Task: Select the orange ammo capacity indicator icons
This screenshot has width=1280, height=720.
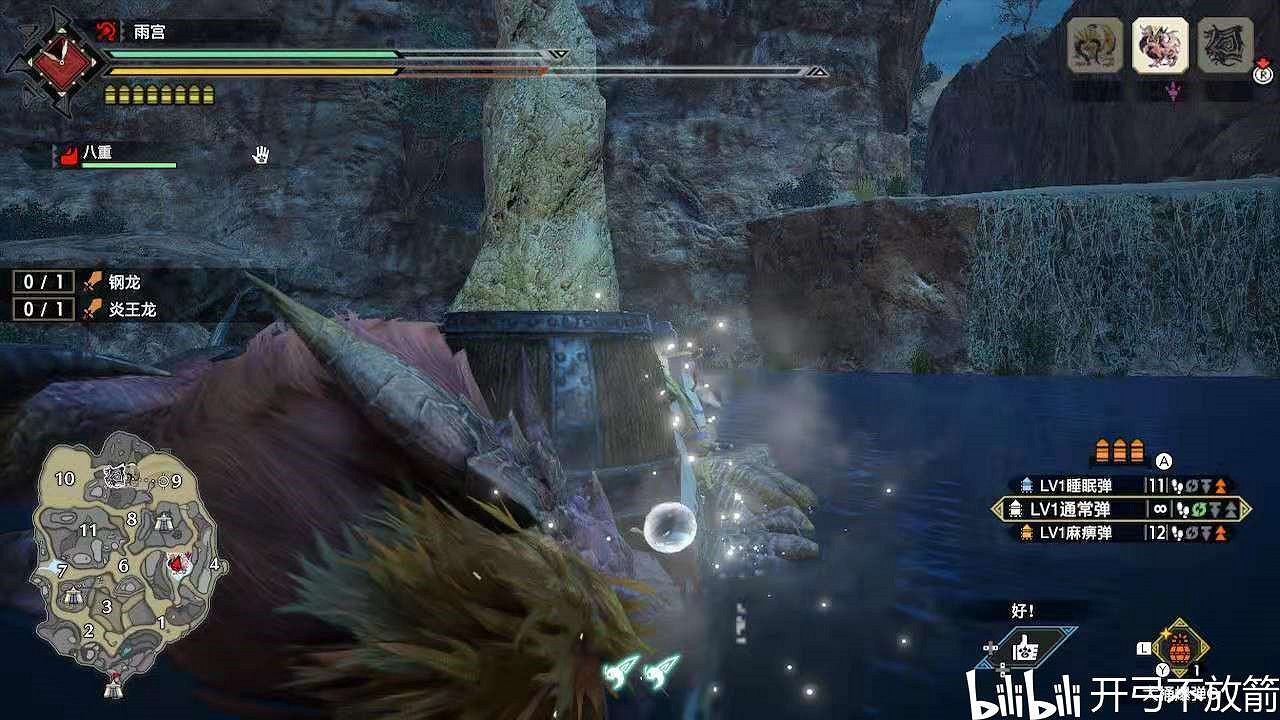Action: [x=1119, y=450]
